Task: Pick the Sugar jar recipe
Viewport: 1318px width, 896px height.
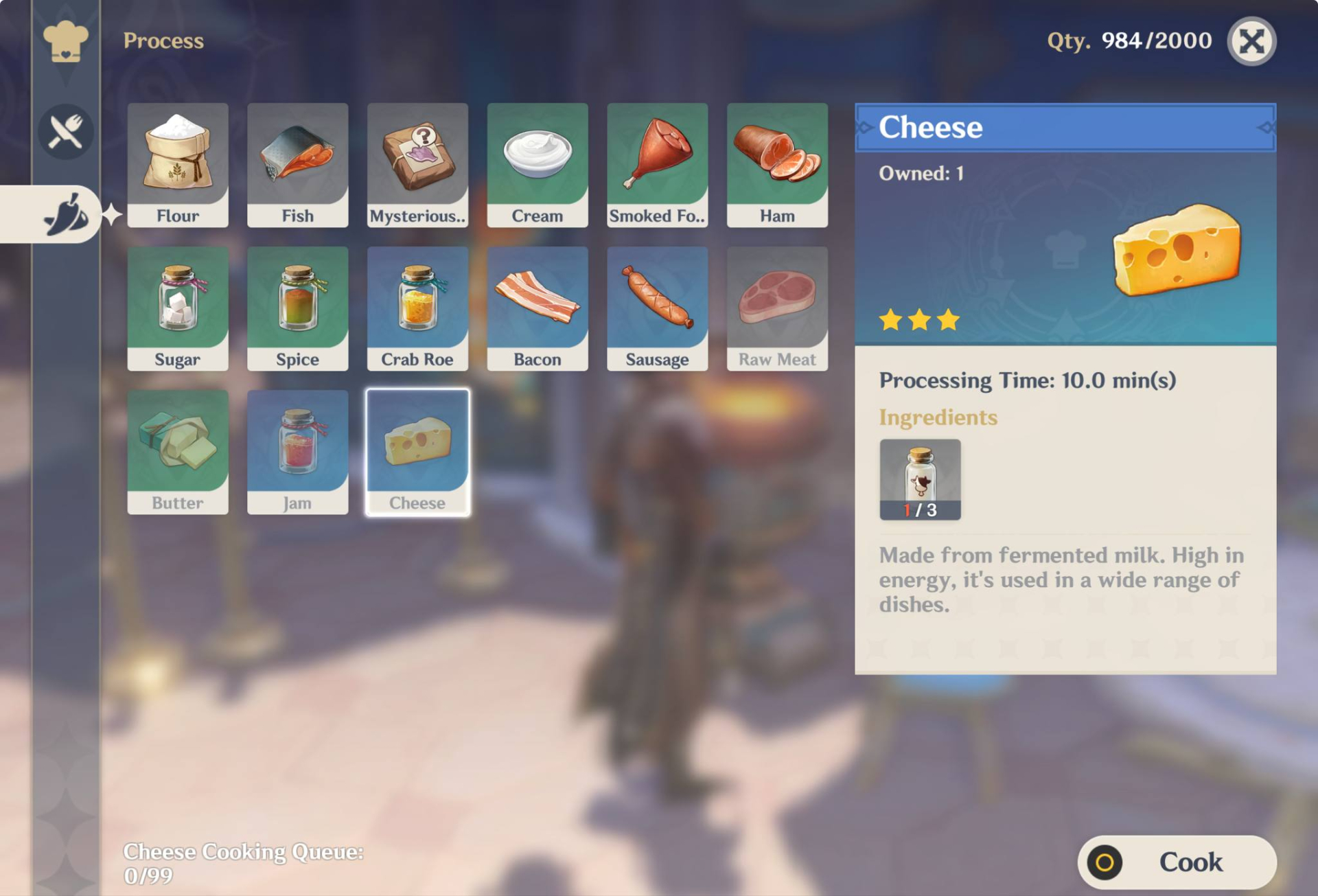Action: click(x=178, y=308)
